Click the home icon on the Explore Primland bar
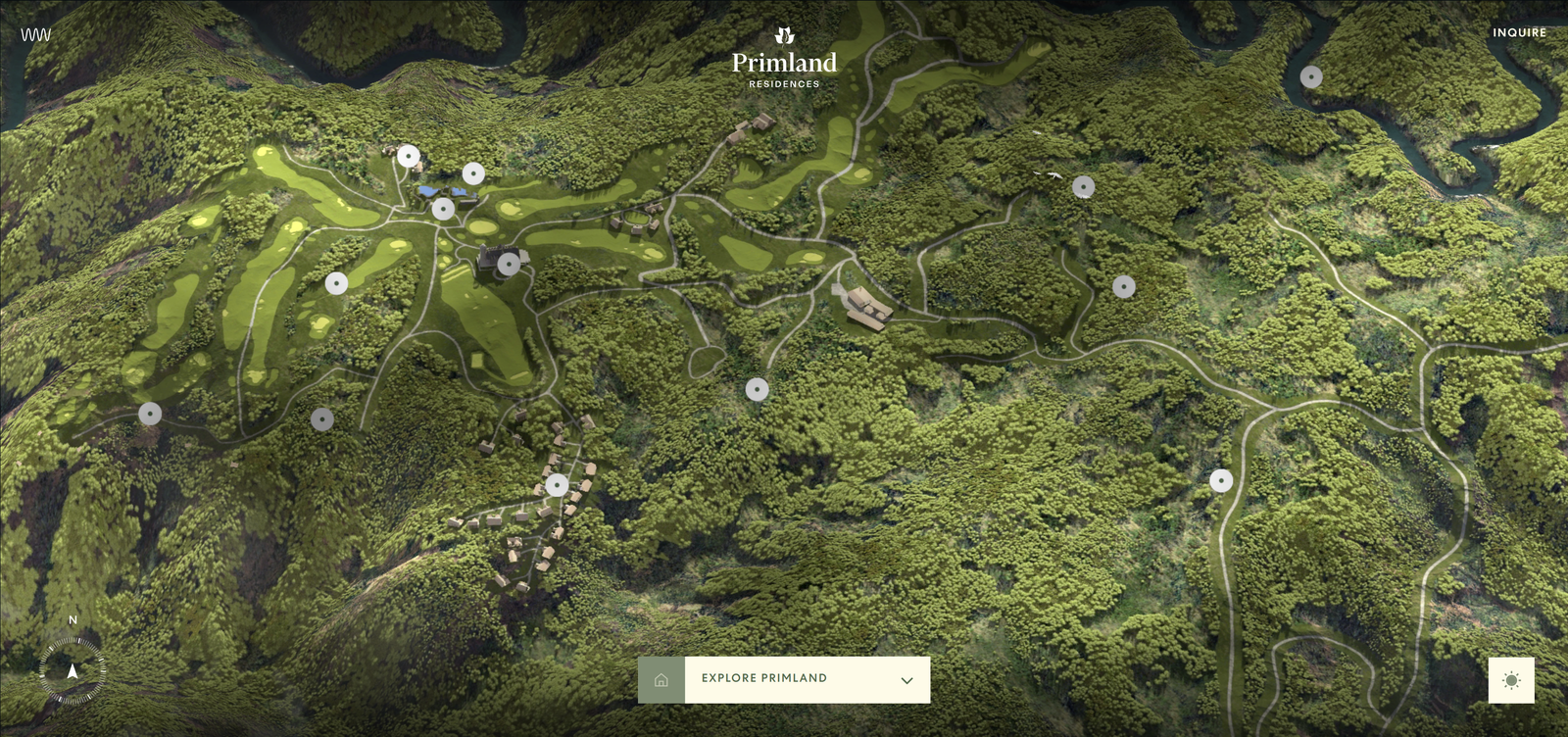Image resolution: width=1568 pixels, height=737 pixels. [661, 677]
